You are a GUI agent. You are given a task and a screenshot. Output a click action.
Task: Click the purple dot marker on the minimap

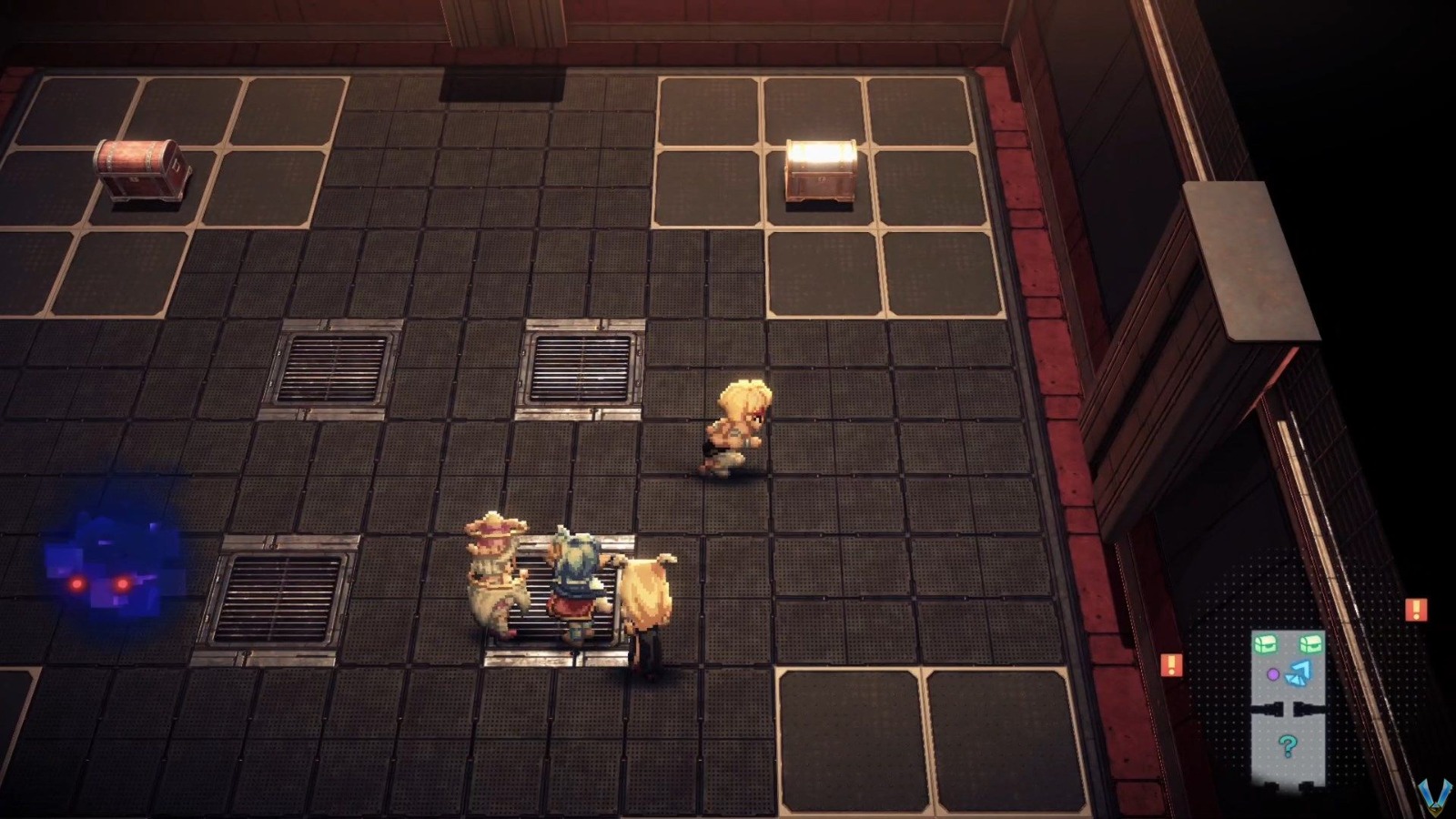[x=1273, y=673]
